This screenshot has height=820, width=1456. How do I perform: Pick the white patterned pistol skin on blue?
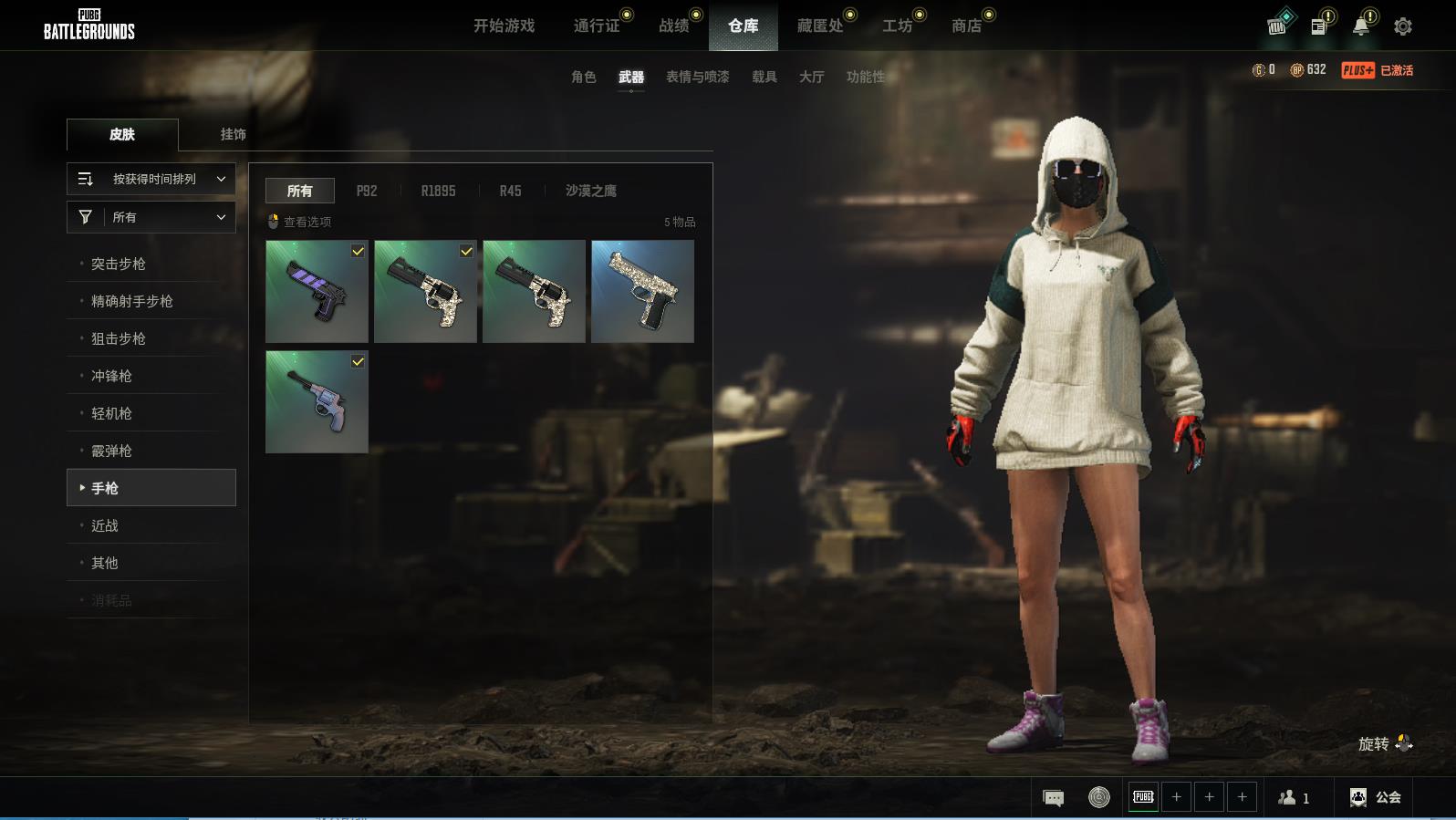click(642, 292)
